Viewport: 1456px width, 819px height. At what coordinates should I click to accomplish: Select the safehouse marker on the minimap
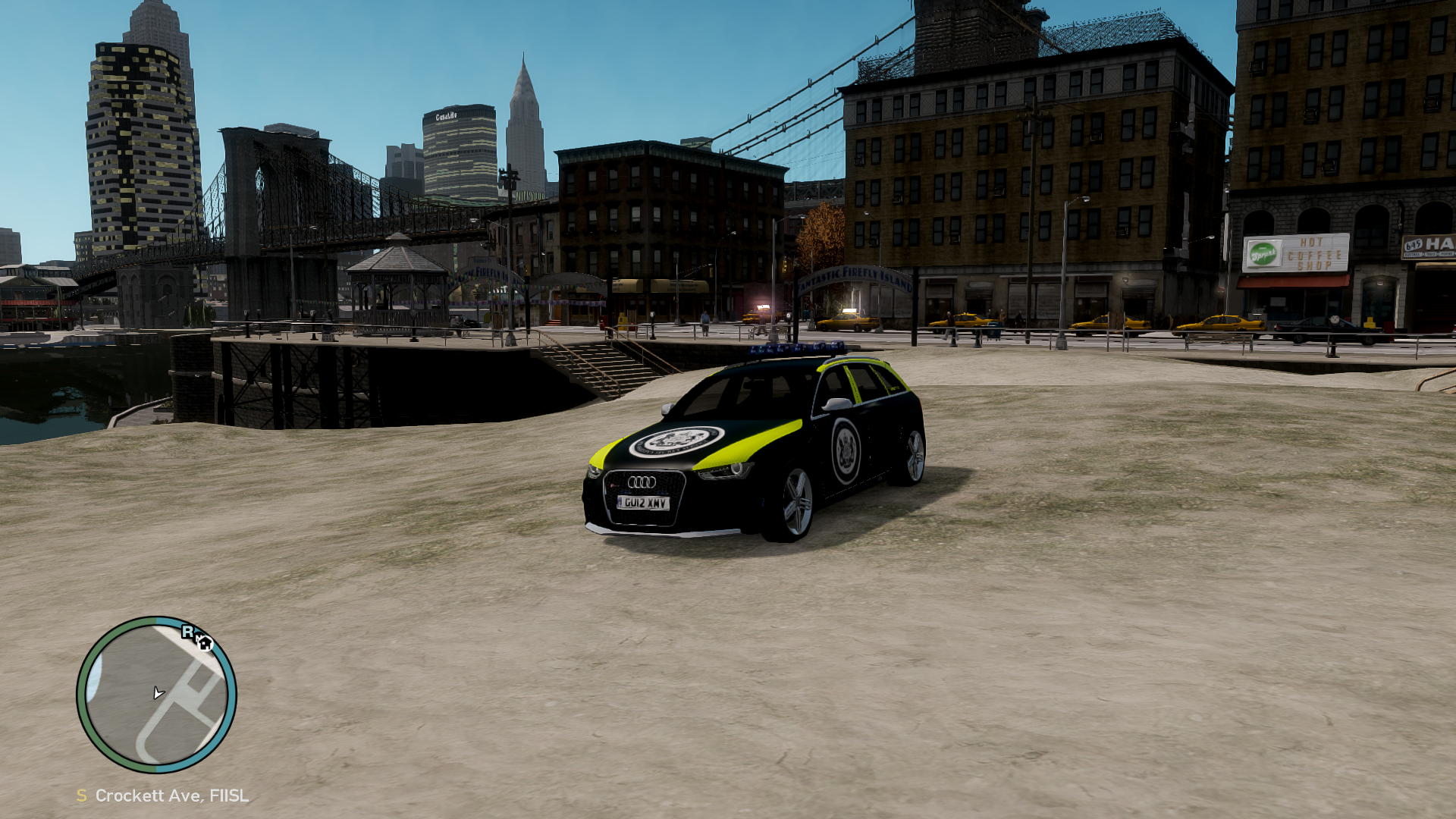pyautogui.click(x=205, y=644)
